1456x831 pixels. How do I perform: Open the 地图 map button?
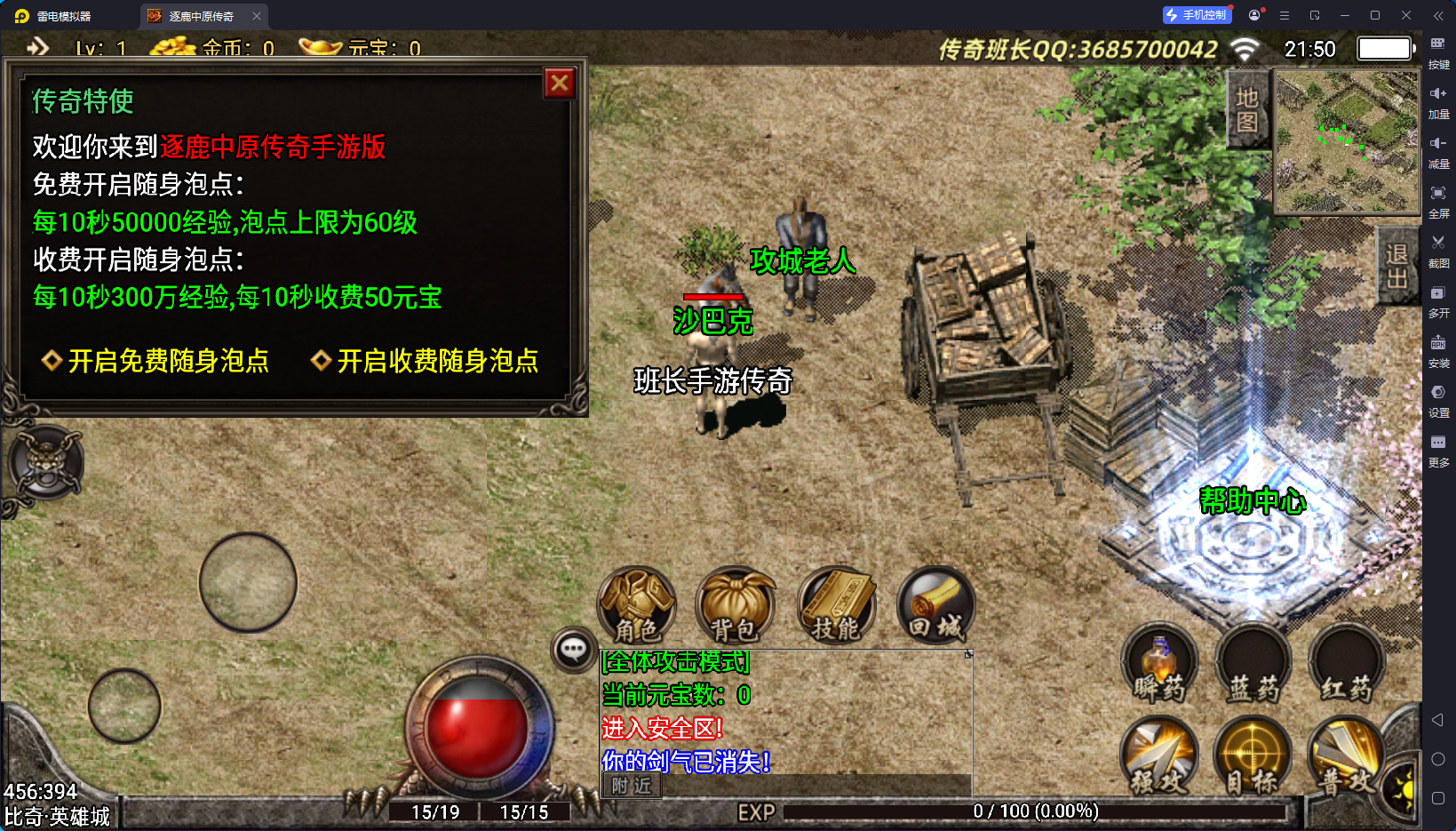(x=1247, y=109)
